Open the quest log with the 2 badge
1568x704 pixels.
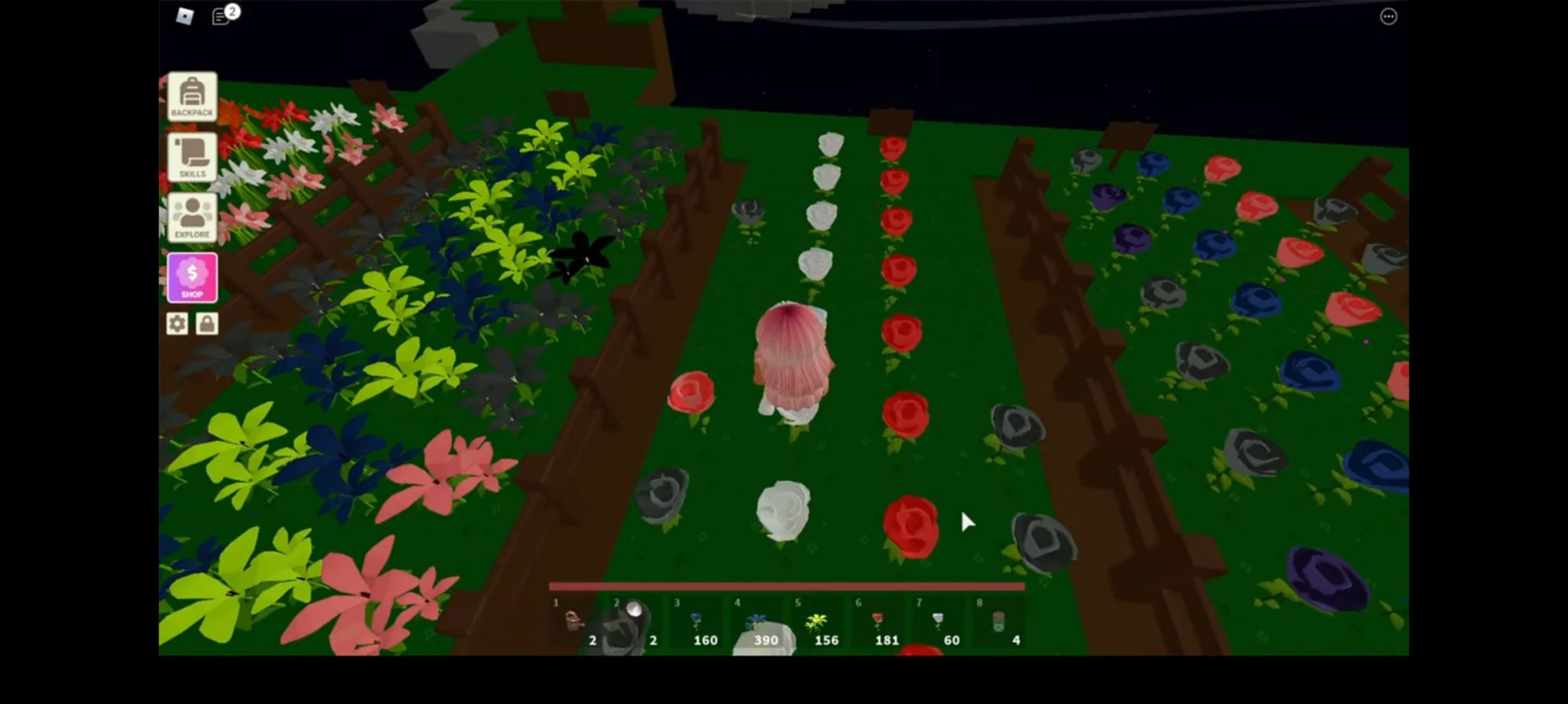click(222, 15)
